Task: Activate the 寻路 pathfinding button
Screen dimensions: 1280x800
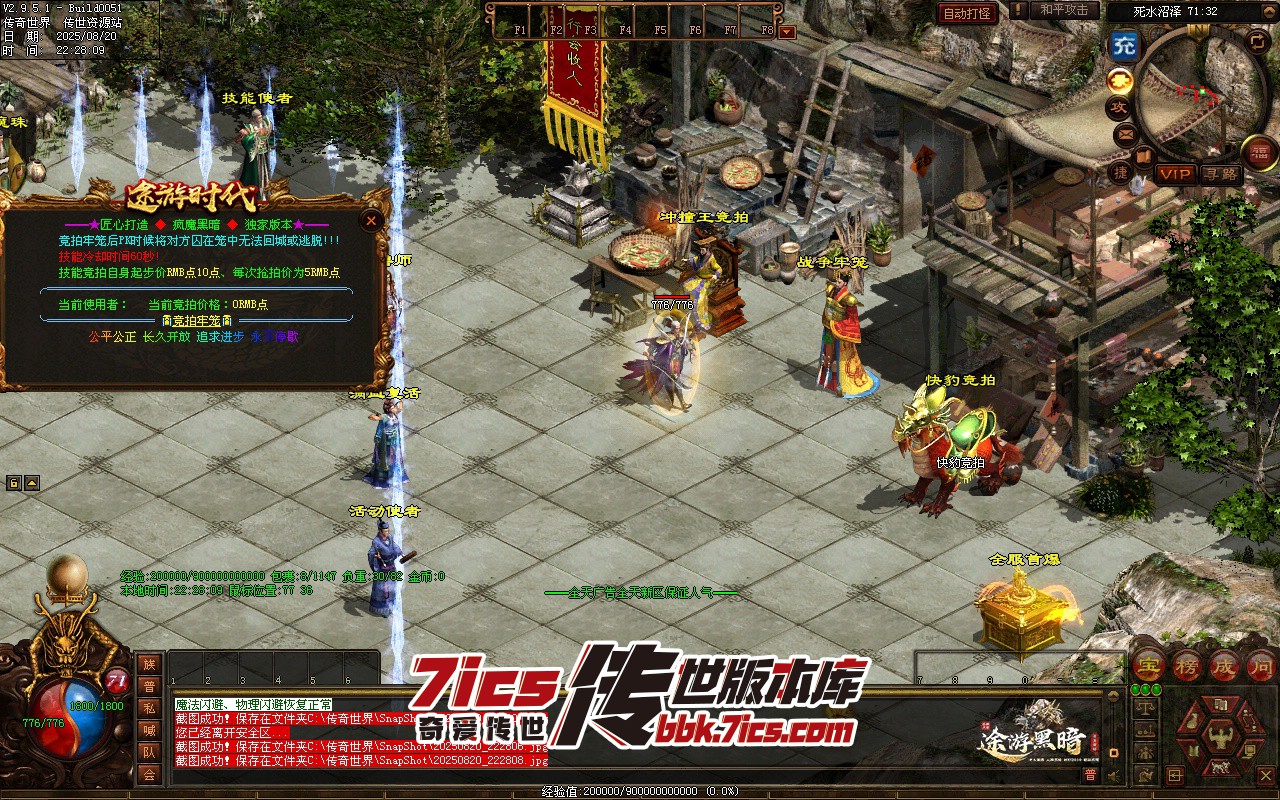Action: [1221, 174]
